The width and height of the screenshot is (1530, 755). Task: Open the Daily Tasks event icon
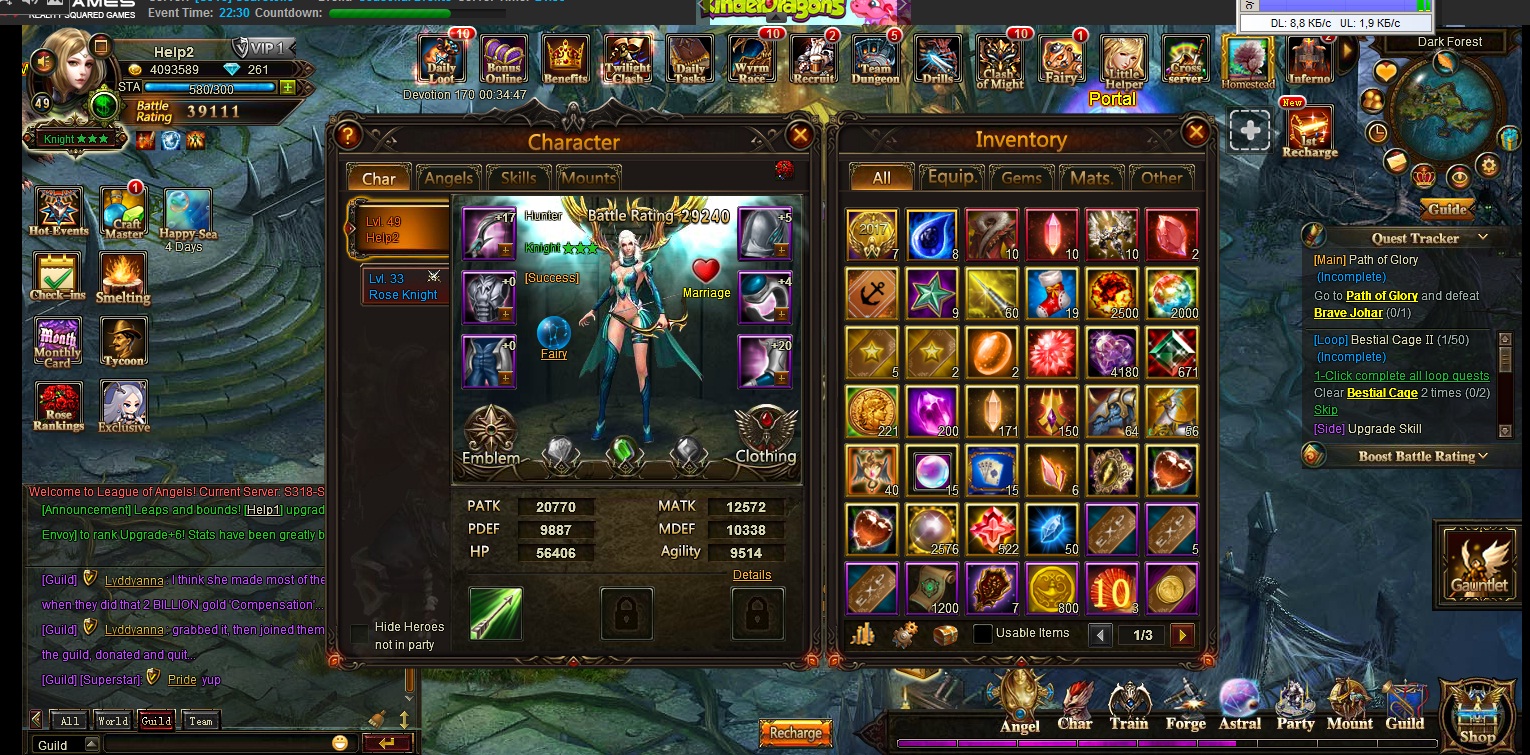tap(689, 61)
